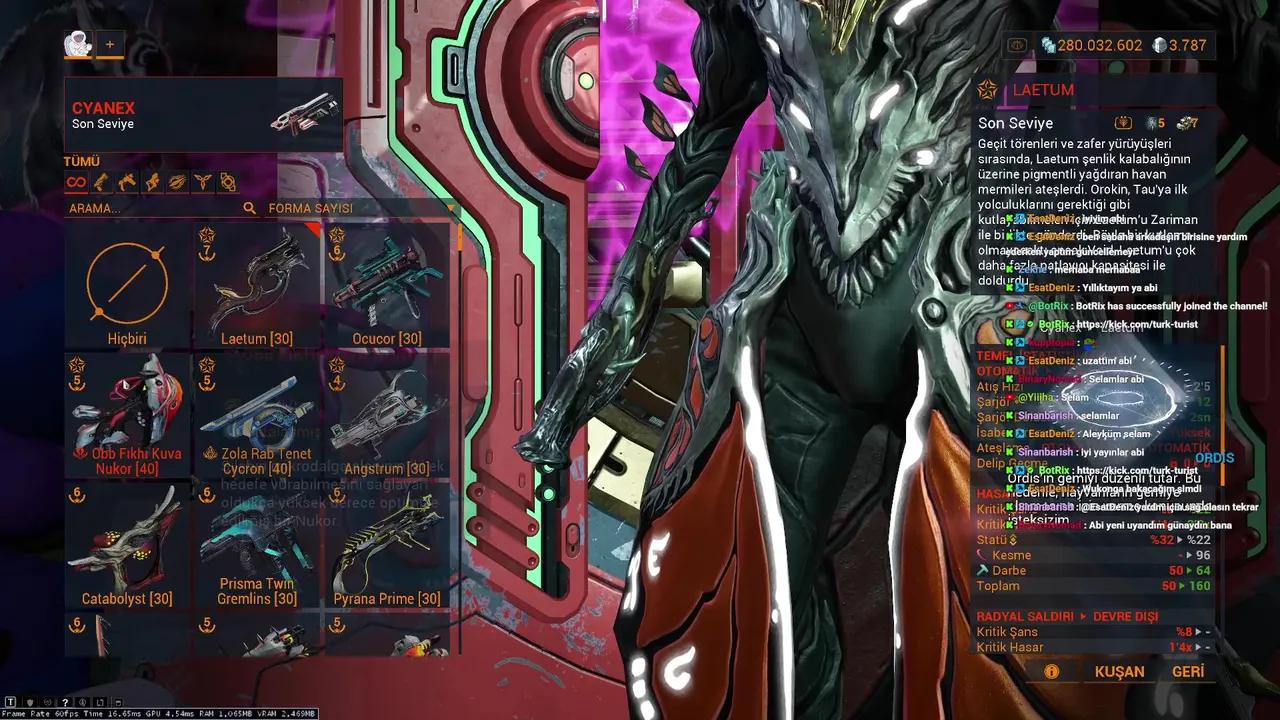The width and height of the screenshot is (1280, 720).
Task: Switch to the question-mark chat tab
Action: 65,703
